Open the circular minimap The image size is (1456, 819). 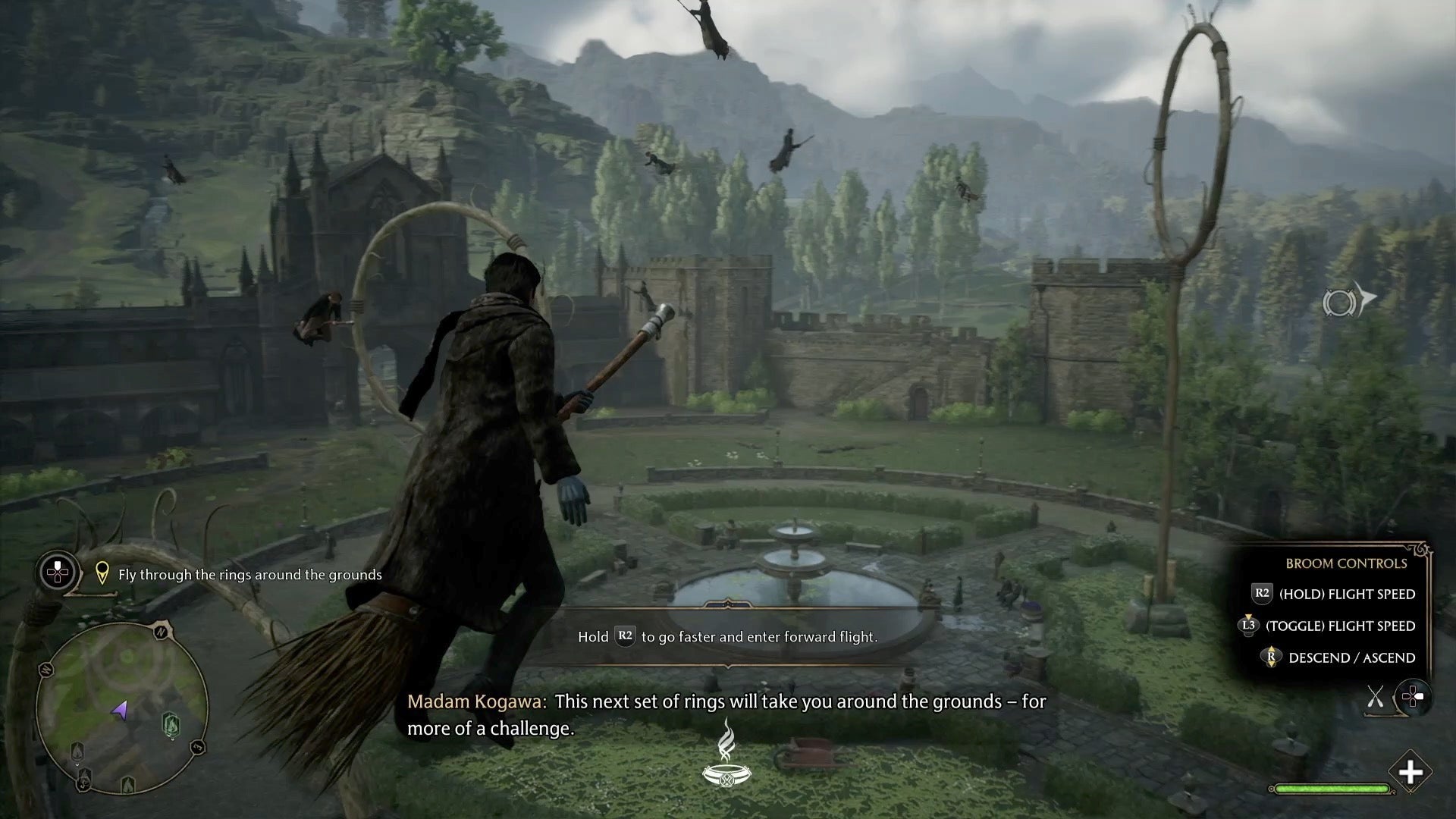121,705
